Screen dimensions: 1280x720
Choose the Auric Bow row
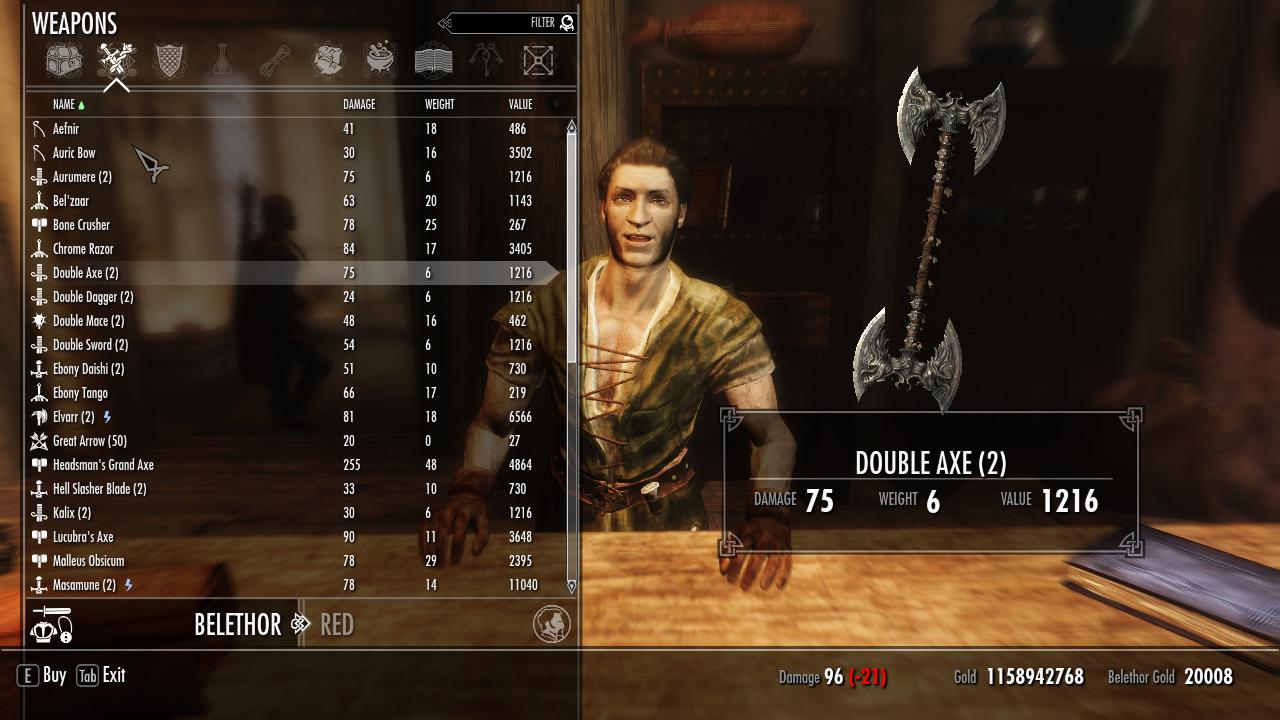click(x=74, y=153)
